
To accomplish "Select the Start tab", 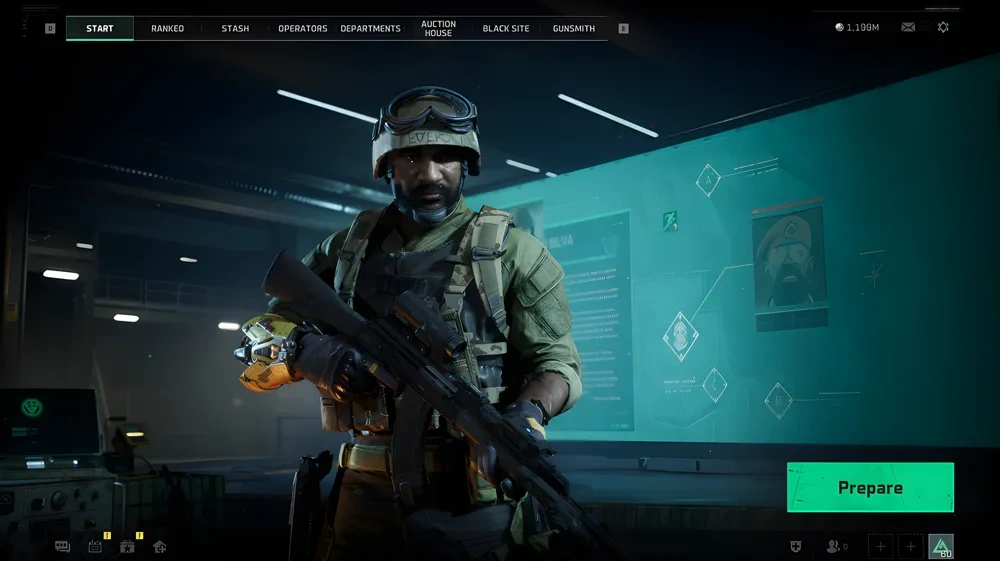I will (100, 28).
